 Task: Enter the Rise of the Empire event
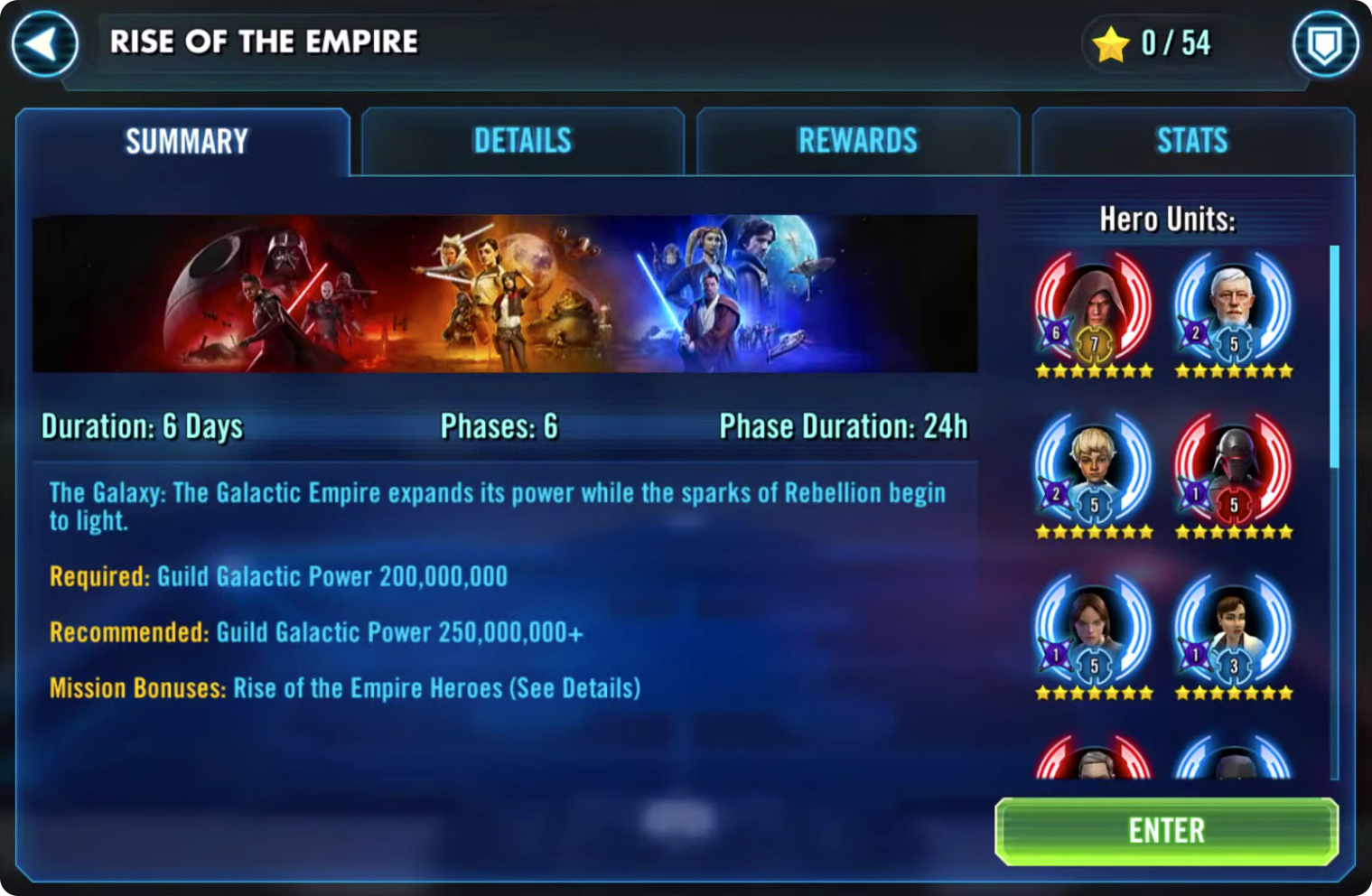[x=1166, y=831]
